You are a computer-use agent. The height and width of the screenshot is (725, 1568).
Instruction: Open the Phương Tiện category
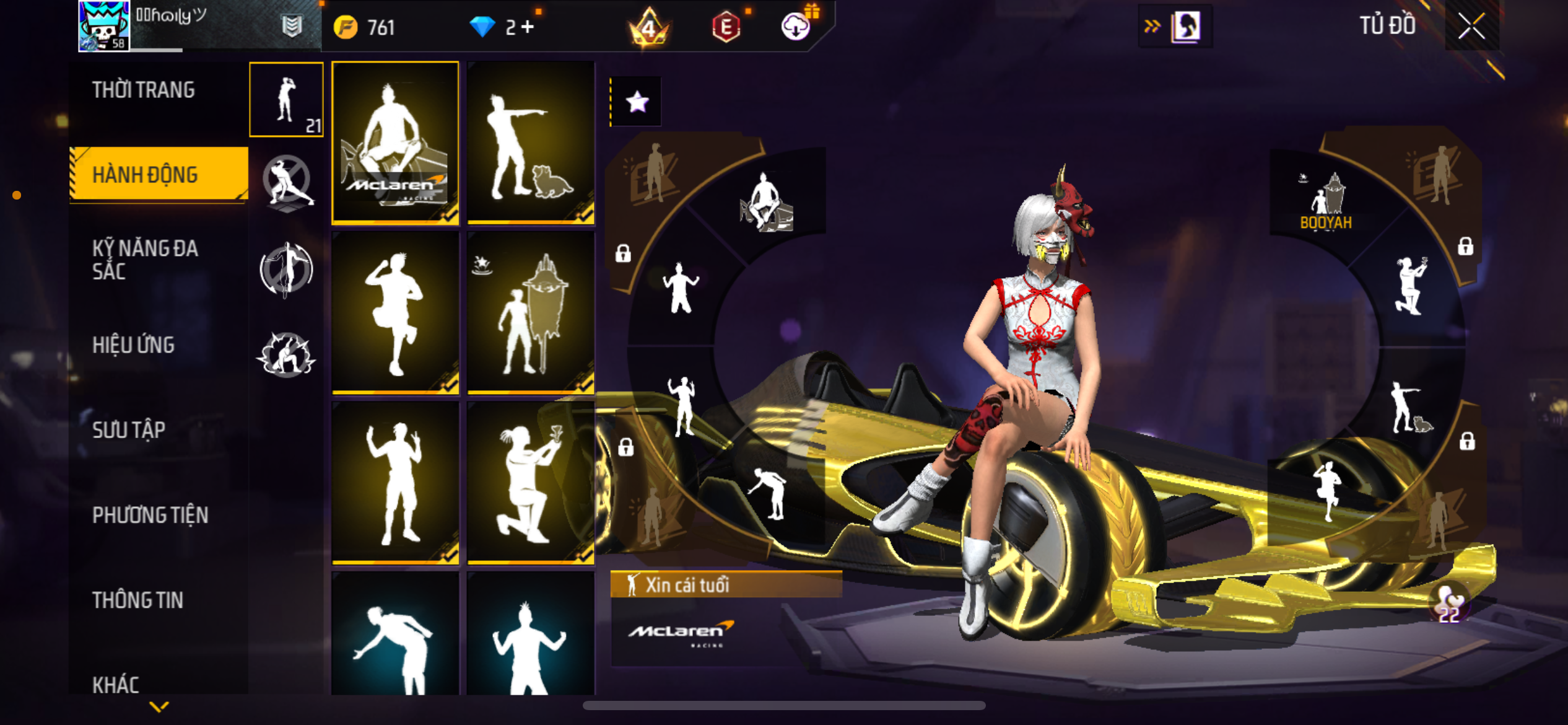click(x=150, y=515)
